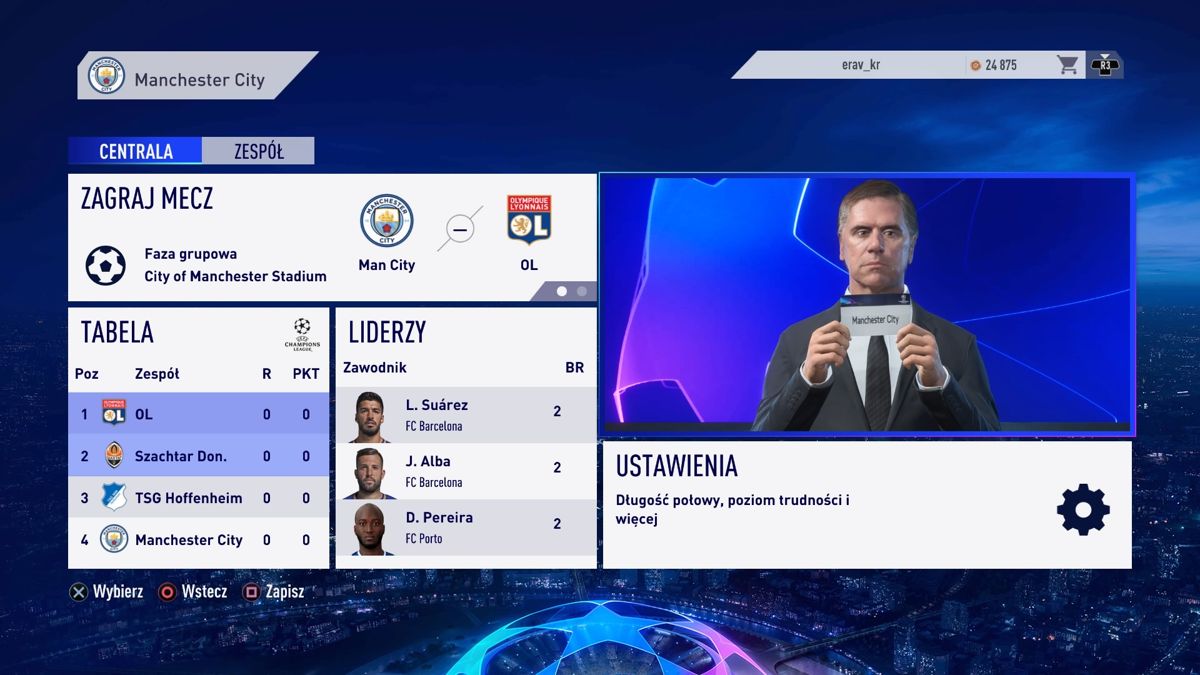Click the gear icon in USTAWIENIA
1200x675 pixels.
click(1083, 509)
